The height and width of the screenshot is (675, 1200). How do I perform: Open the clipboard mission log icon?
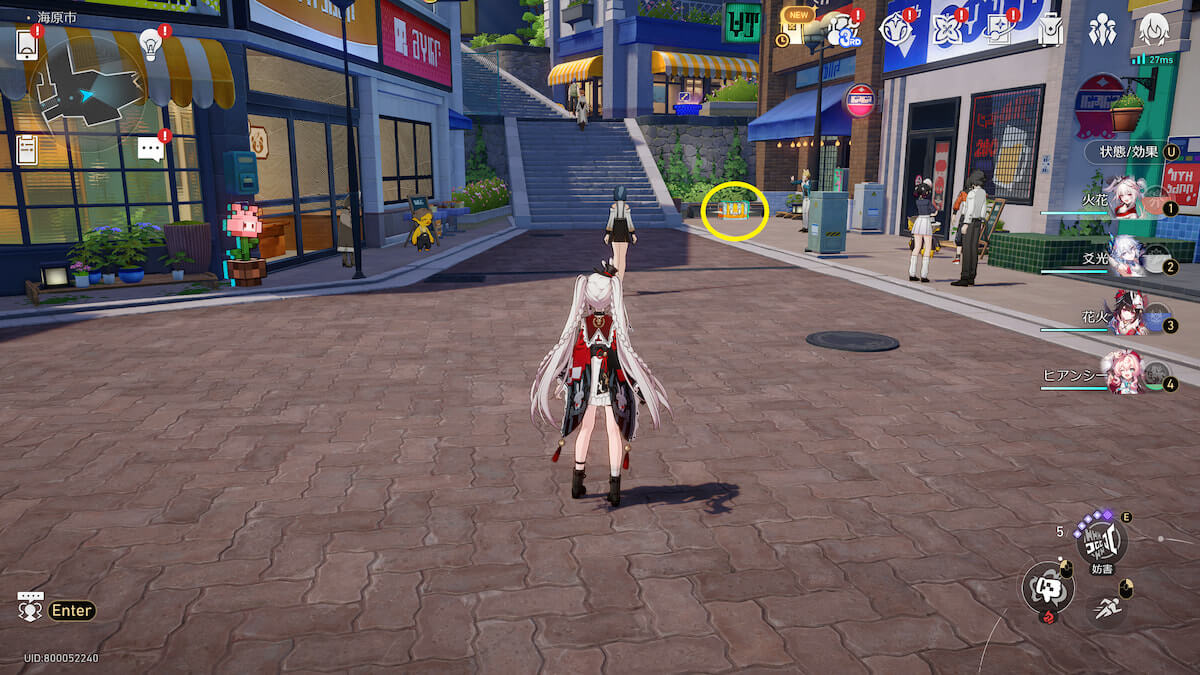(27, 149)
